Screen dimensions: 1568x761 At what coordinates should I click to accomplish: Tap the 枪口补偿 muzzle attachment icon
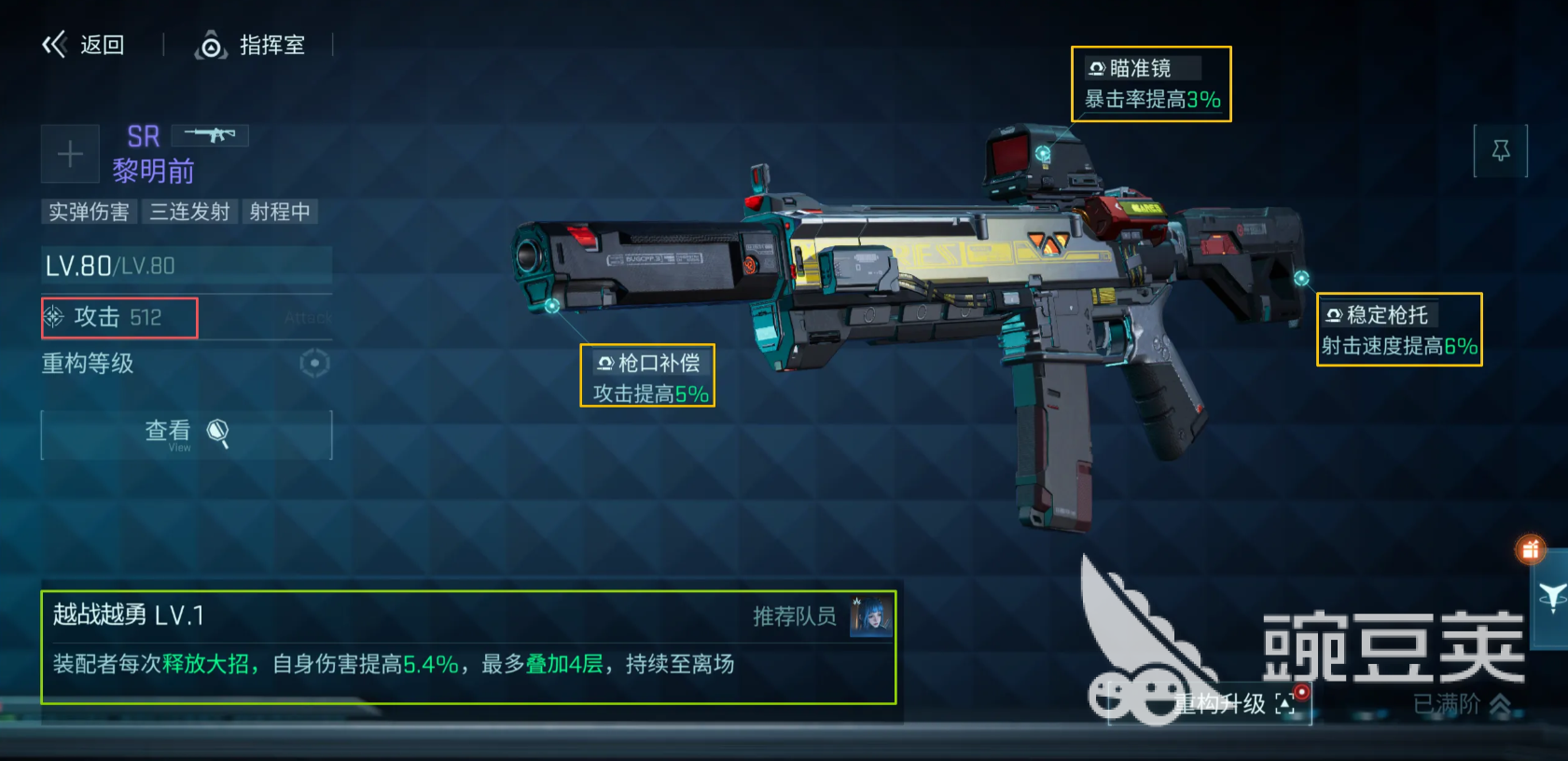604,364
